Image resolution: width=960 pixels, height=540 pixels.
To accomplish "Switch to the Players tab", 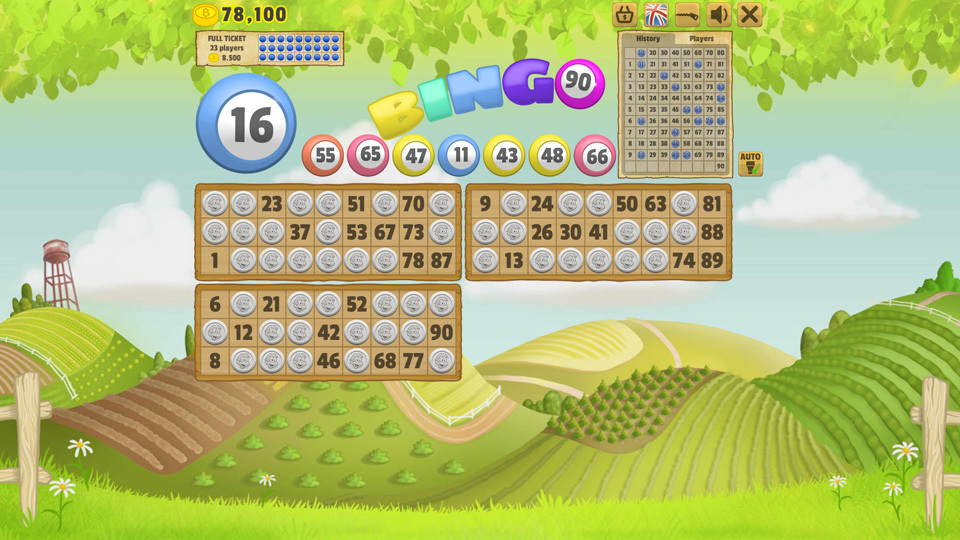I will [701, 38].
